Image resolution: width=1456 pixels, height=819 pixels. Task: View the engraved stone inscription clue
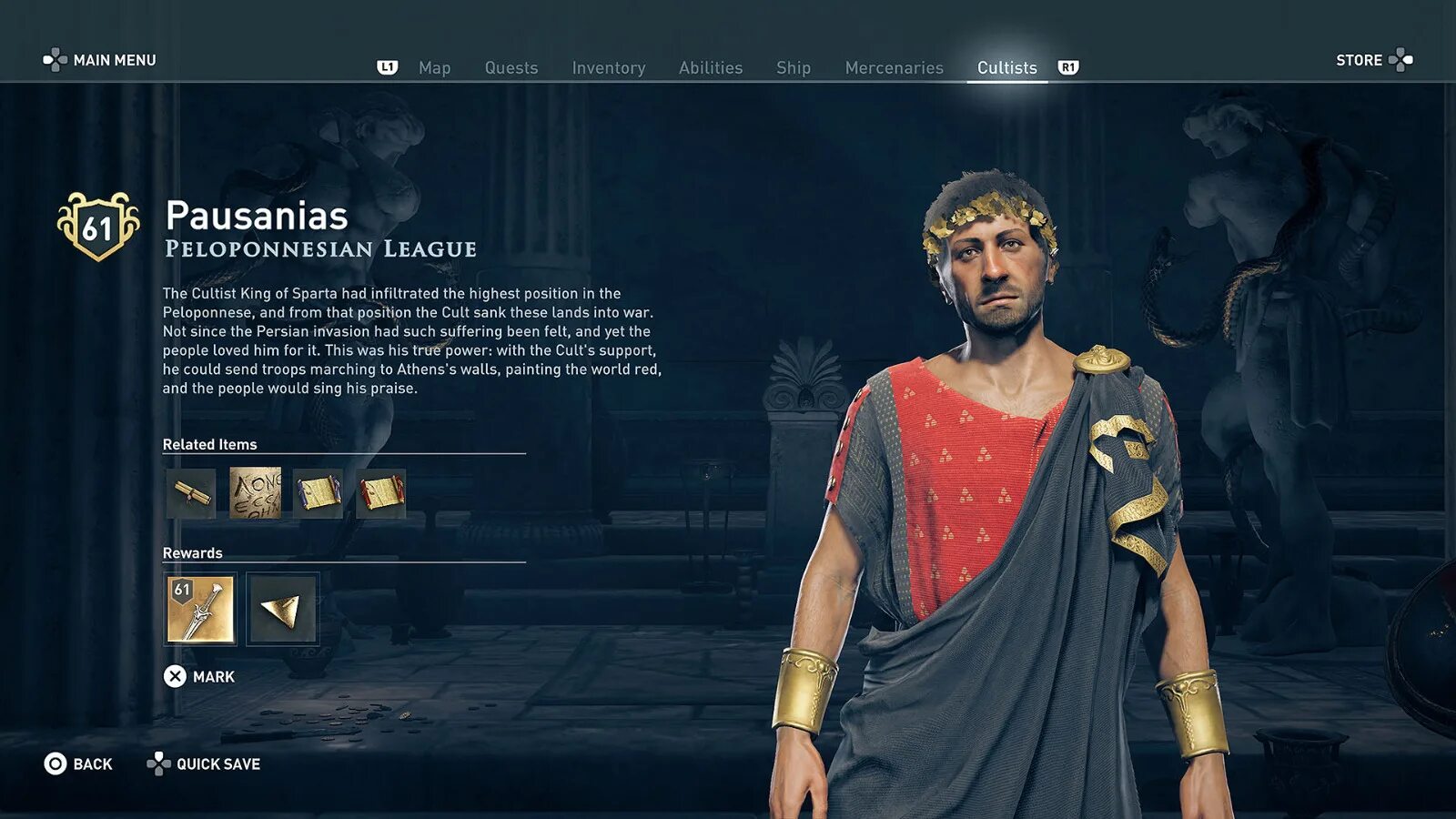click(x=255, y=493)
